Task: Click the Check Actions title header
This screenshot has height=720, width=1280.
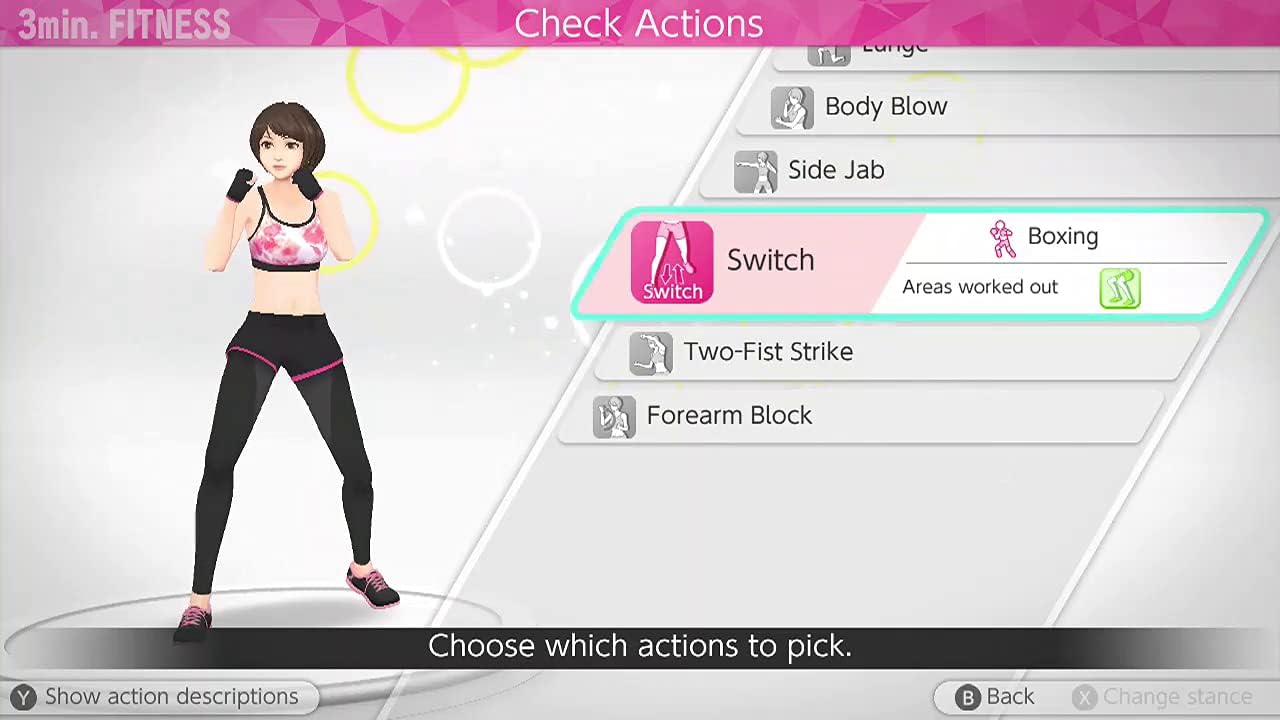Action: pos(639,23)
